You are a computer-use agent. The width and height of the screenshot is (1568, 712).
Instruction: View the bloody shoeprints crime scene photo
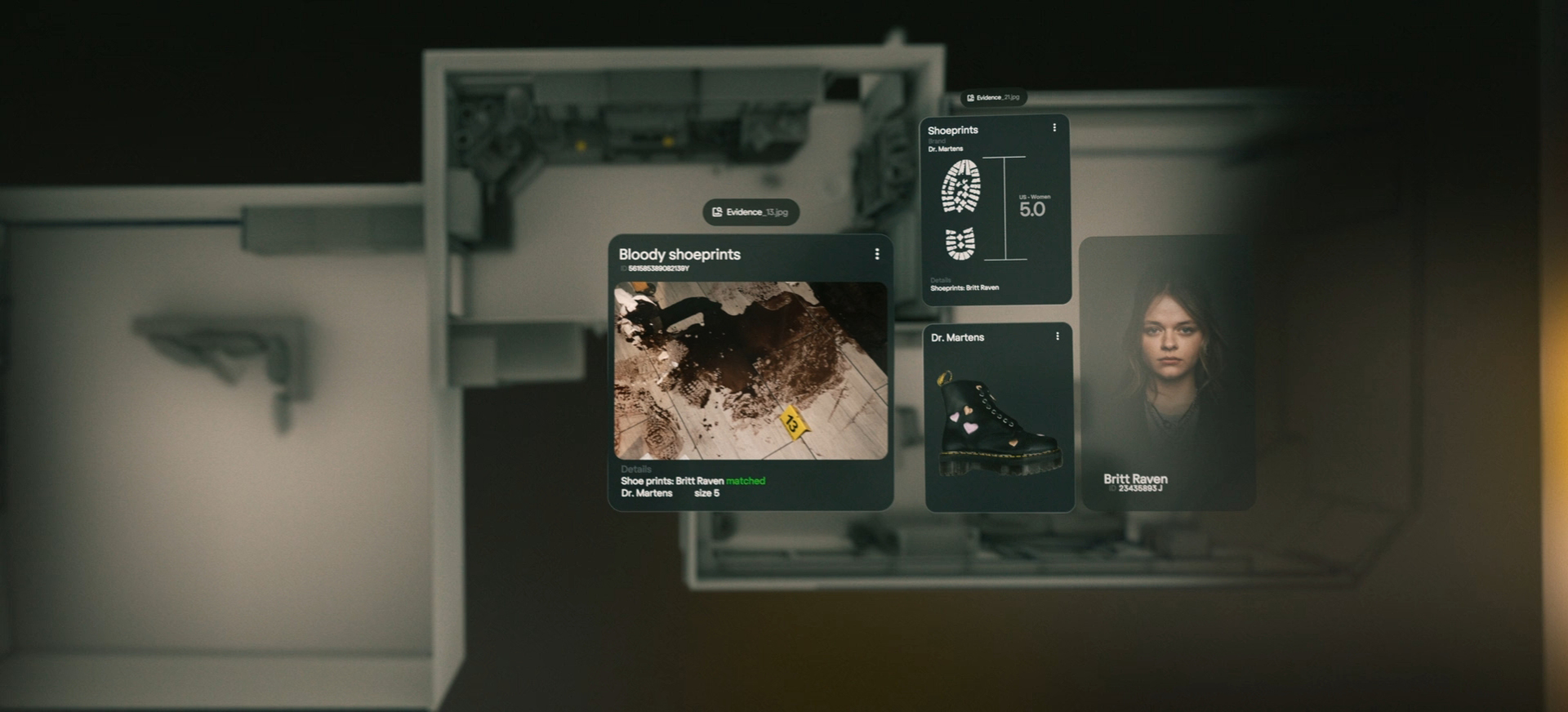[751, 371]
